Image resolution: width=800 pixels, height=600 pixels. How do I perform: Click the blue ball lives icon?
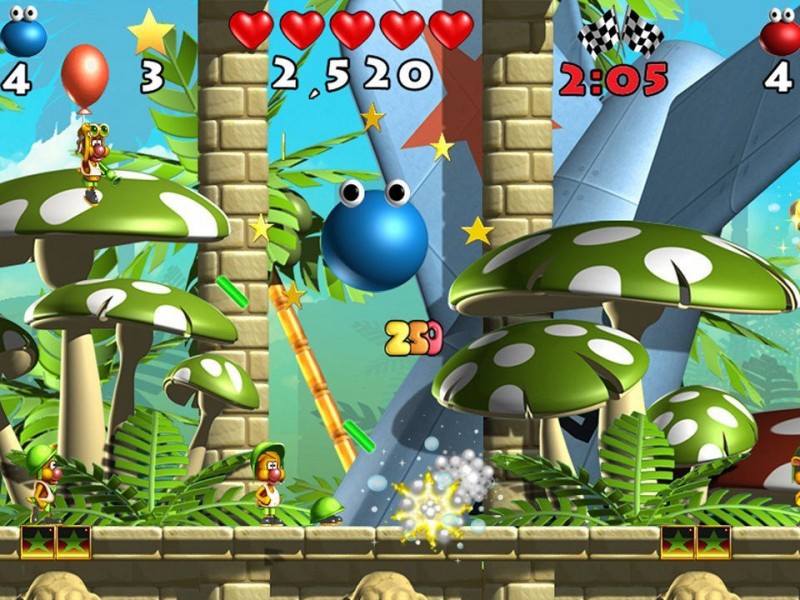[x=23, y=33]
